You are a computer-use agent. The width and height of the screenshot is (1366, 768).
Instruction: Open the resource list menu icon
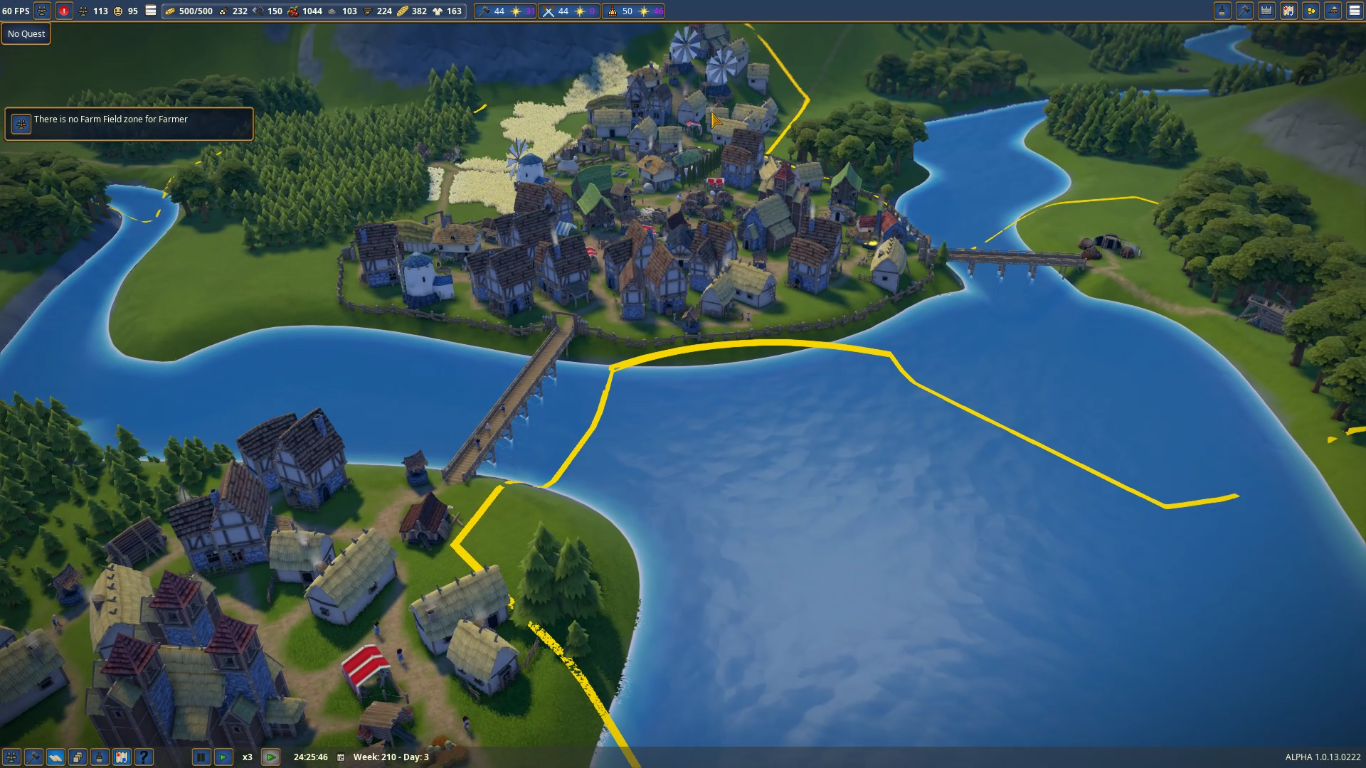(x=151, y=11)
